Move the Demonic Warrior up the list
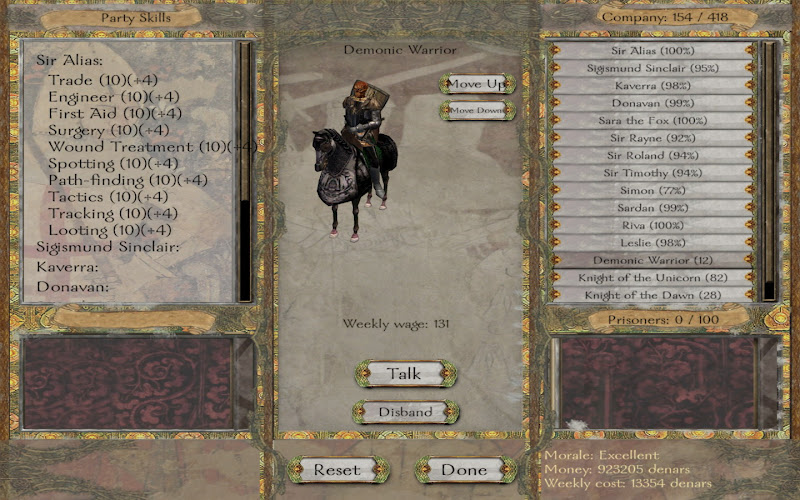 coord(477,84)
